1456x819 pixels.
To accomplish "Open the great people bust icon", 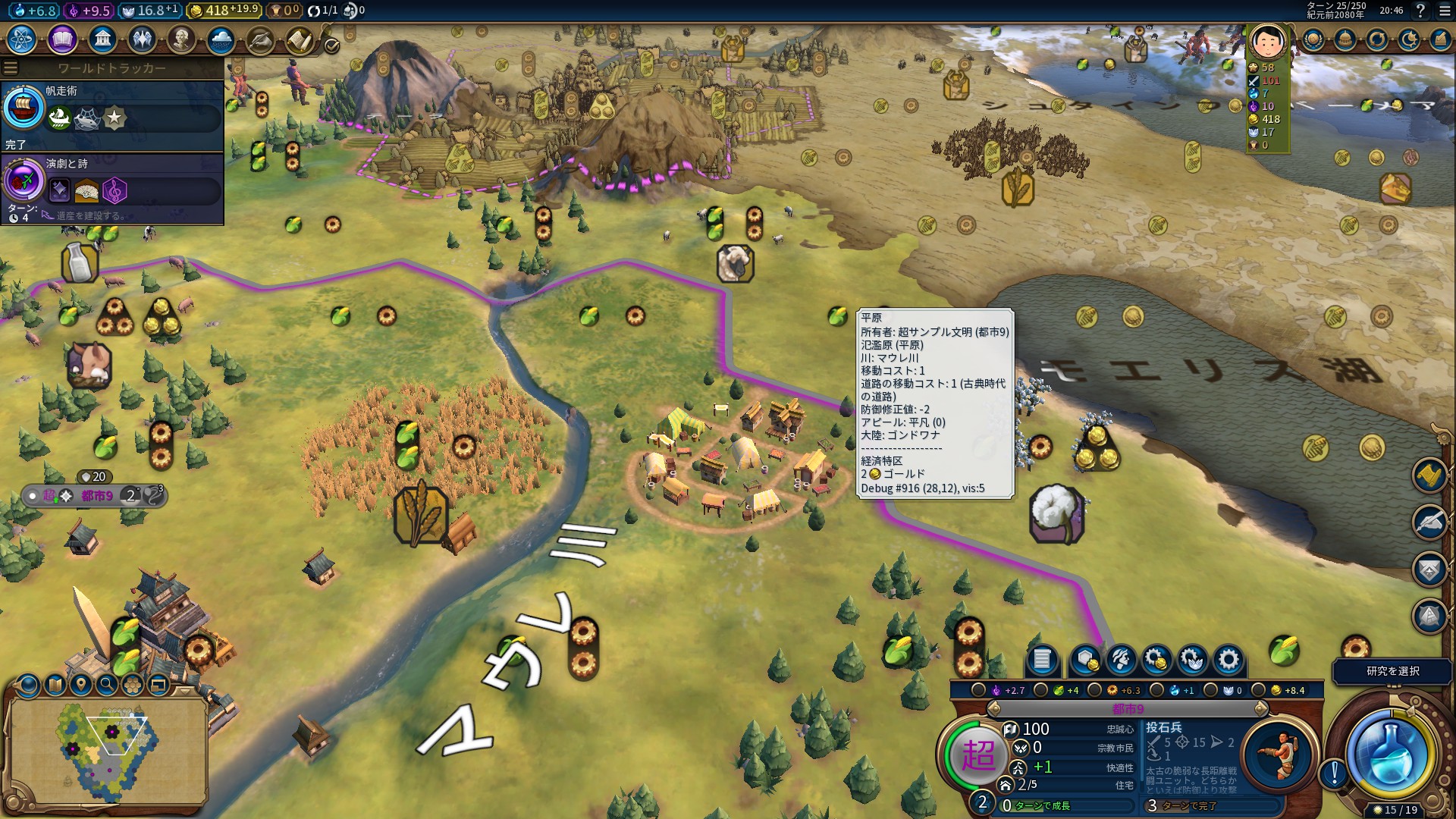I will [181, 39].
